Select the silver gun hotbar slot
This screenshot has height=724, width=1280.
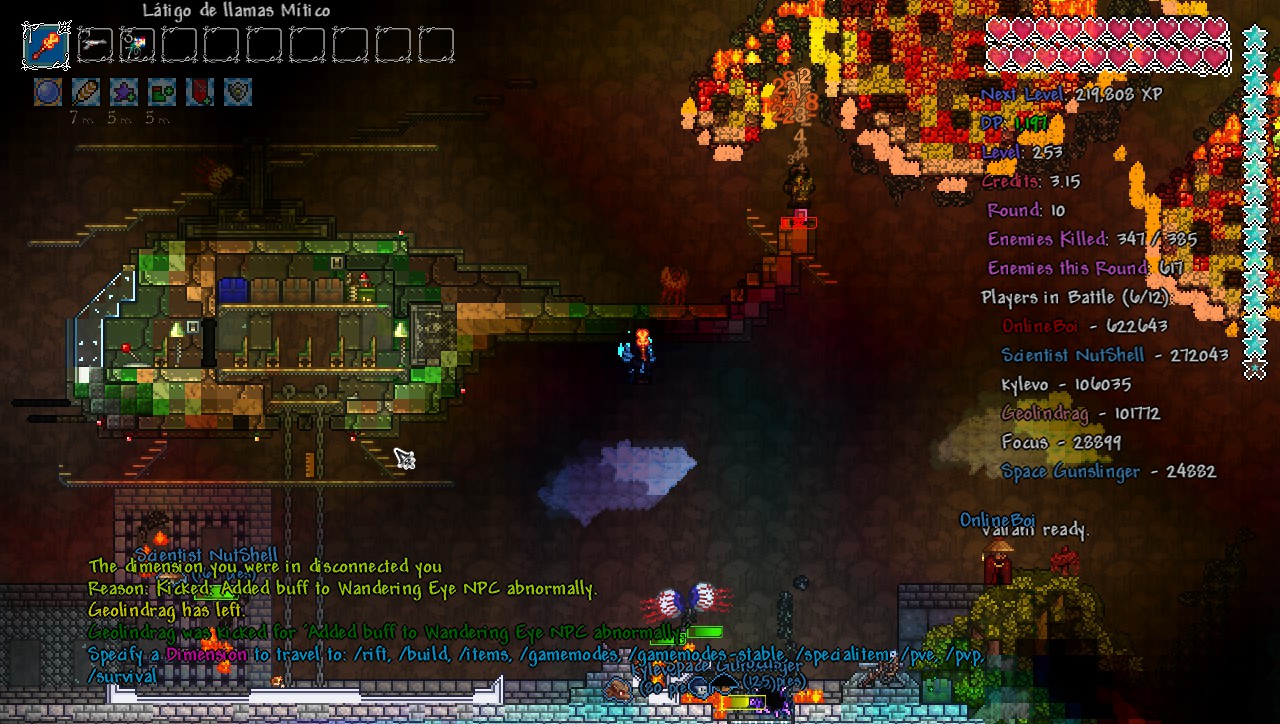point(95,45)
